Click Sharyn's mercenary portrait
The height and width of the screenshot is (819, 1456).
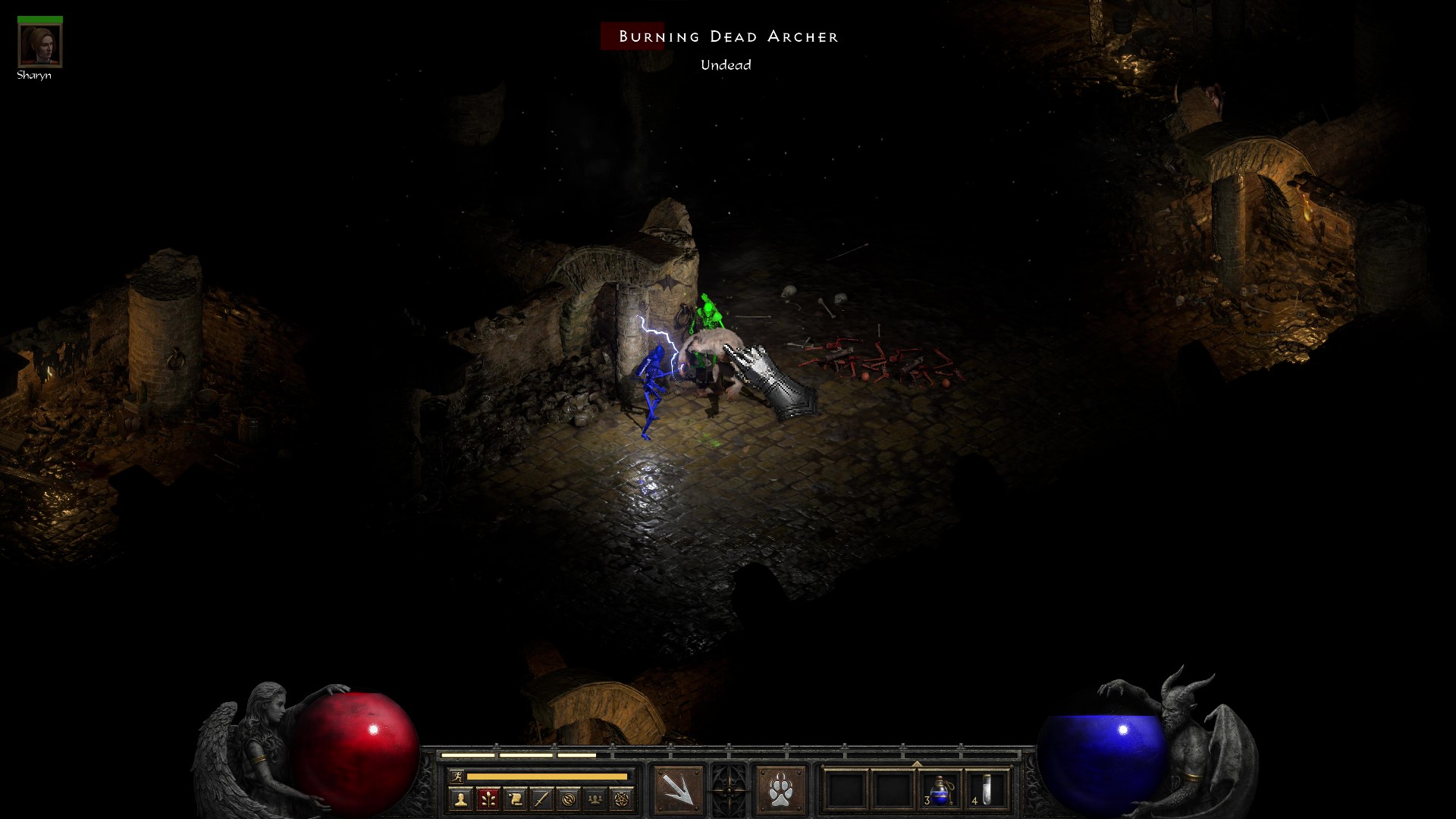39,45
